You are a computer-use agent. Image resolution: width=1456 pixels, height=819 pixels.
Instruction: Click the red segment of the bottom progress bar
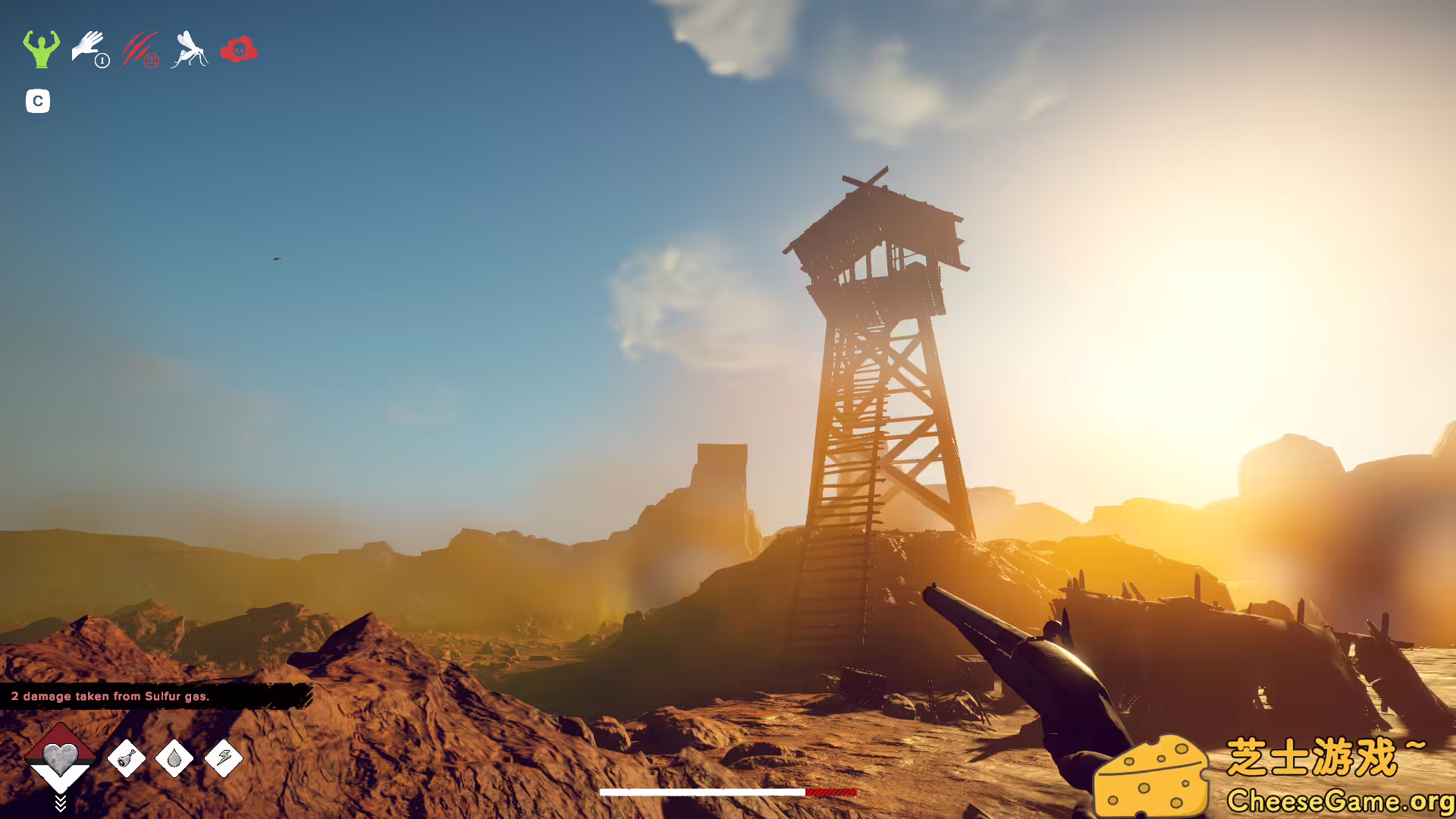point(830,791)
